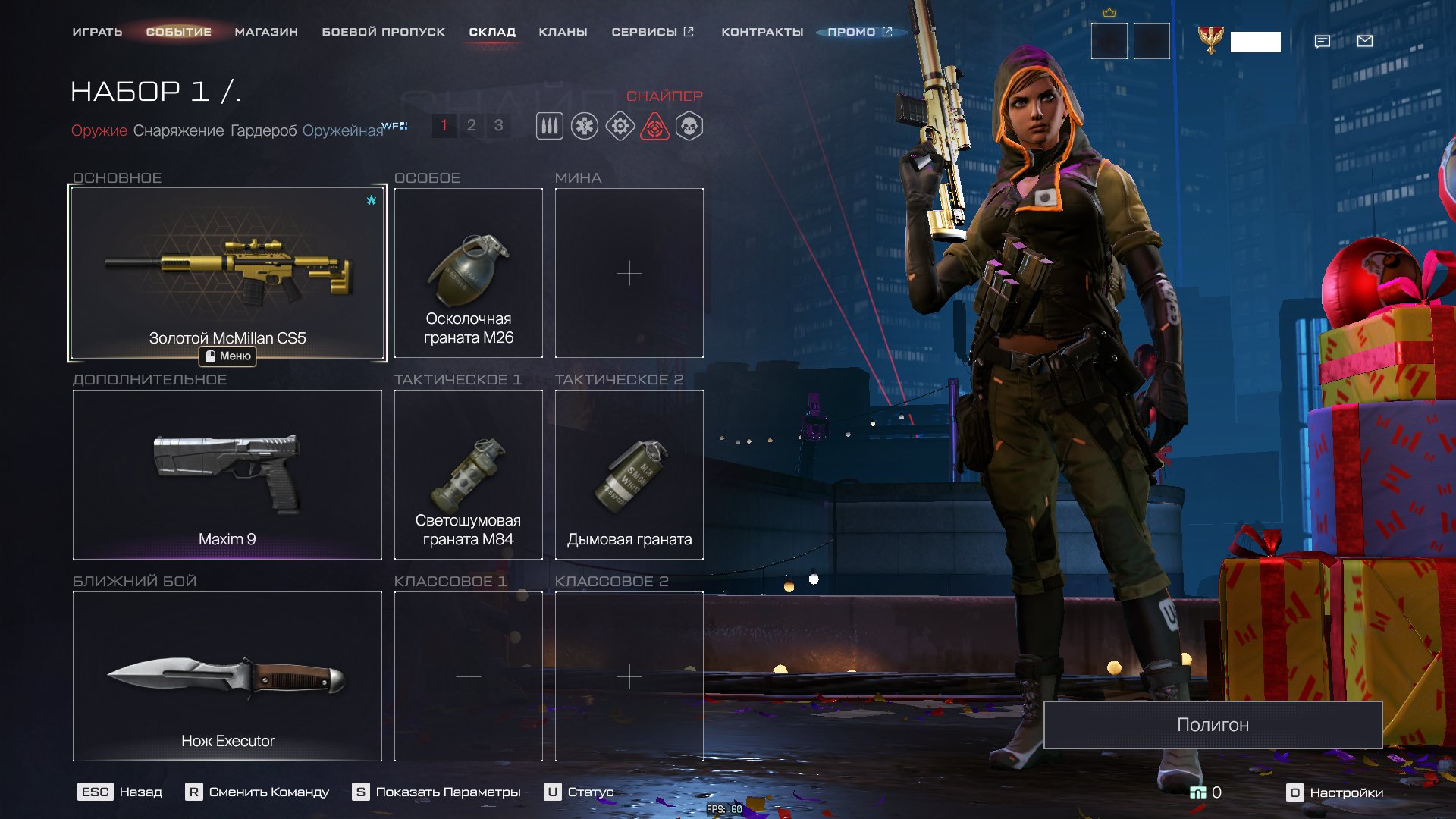Choose the medic class icon

pyautogui.click(x=585, y=126)
